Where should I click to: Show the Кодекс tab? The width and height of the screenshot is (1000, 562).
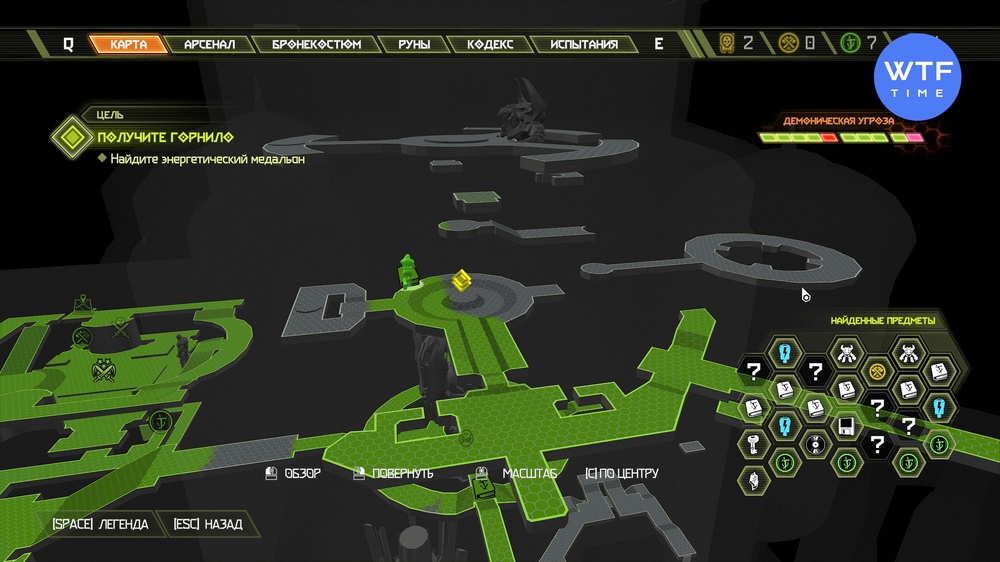click(489, 45)
